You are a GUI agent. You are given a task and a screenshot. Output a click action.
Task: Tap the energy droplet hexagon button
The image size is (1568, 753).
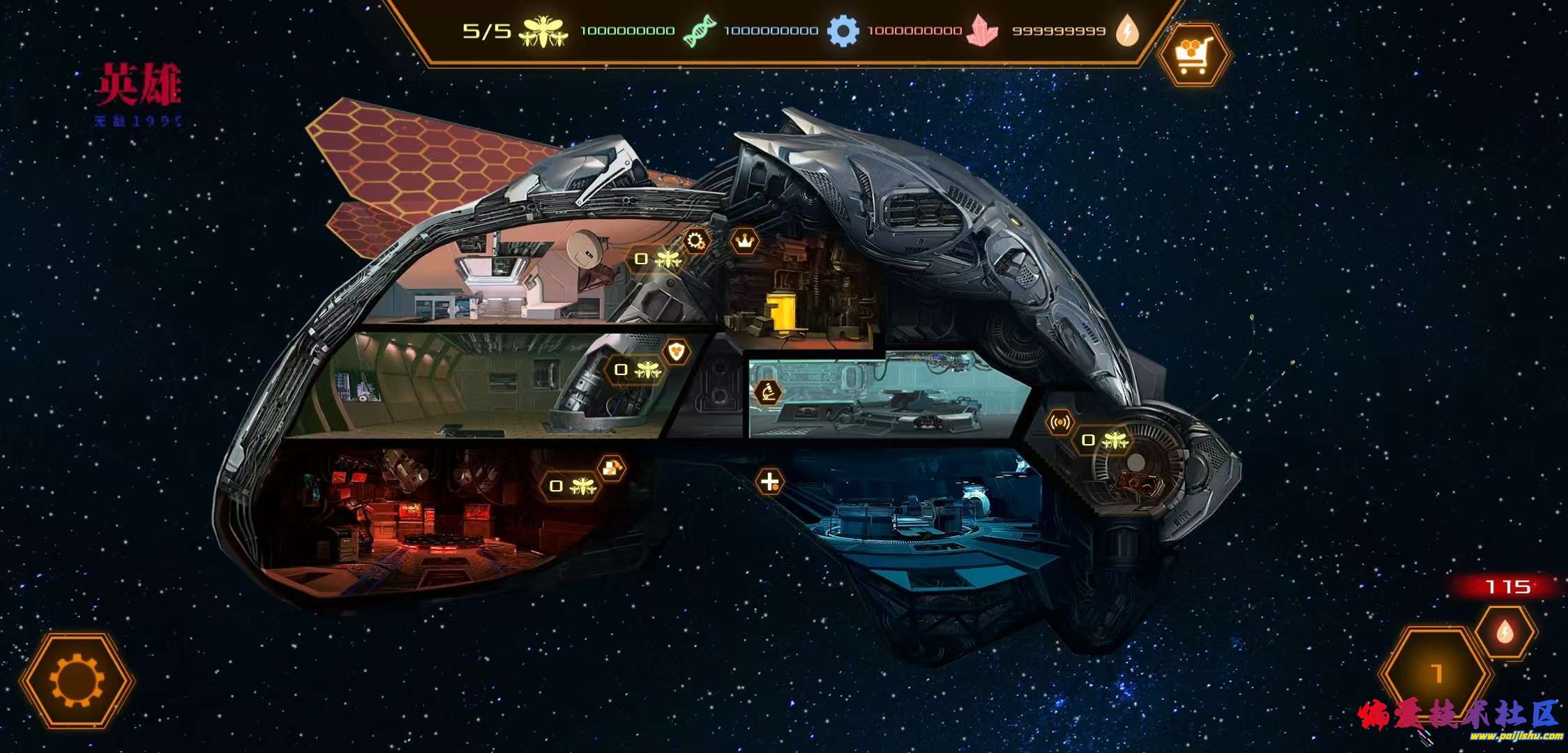pyautogui.click(x=1505, y=632)
